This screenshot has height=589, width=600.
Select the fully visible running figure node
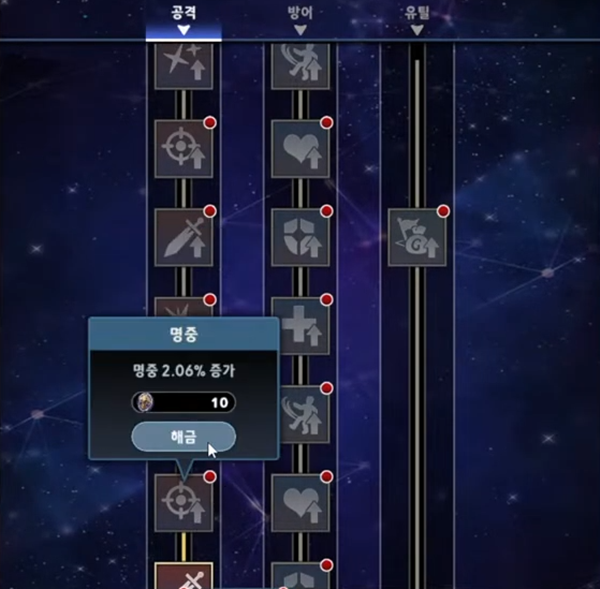300,414
